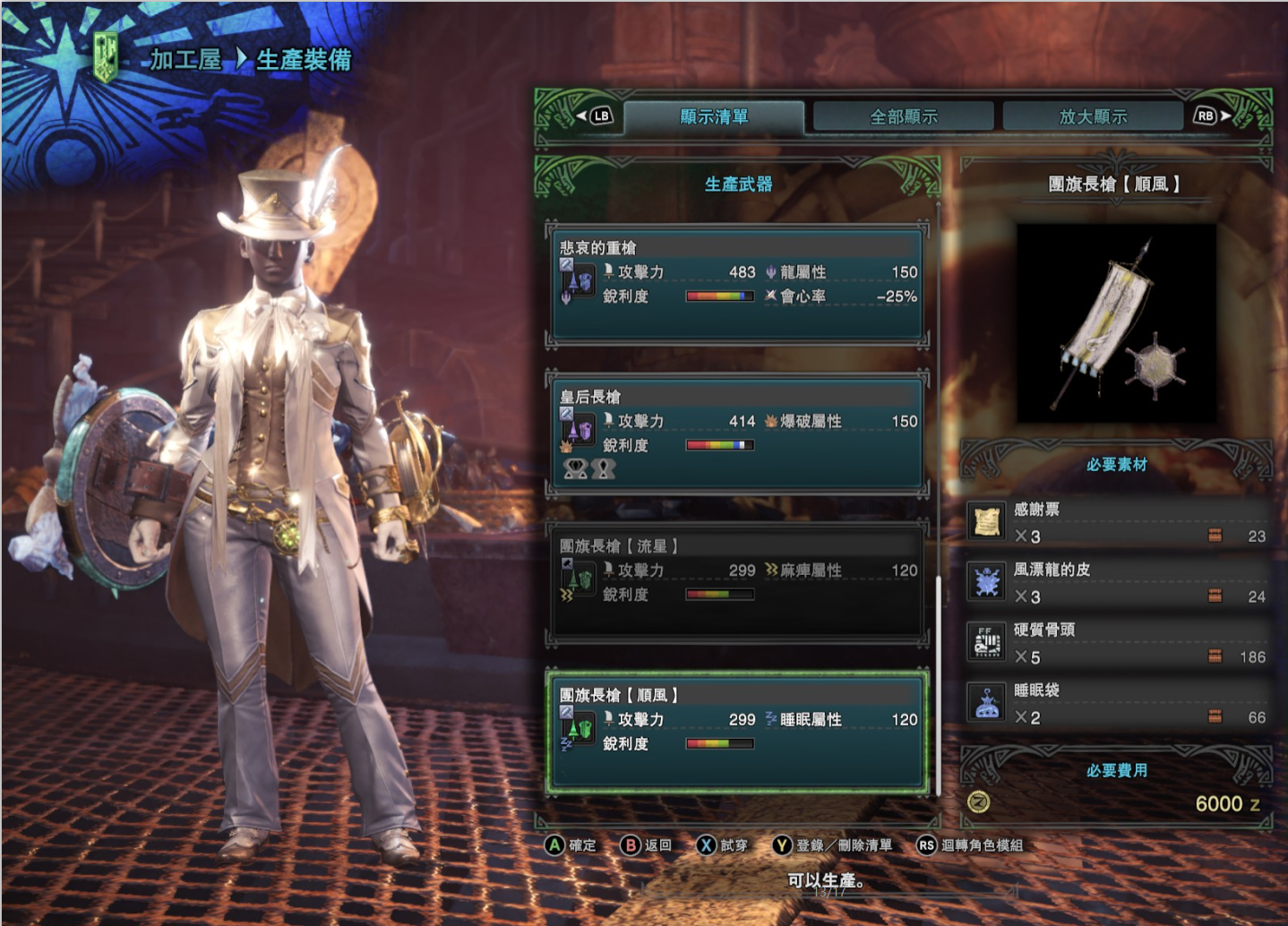Pick the 園旗長槍【流星】 weapon entry
1288x926 pixels.
pyautogui.click(x=737, y=583)
